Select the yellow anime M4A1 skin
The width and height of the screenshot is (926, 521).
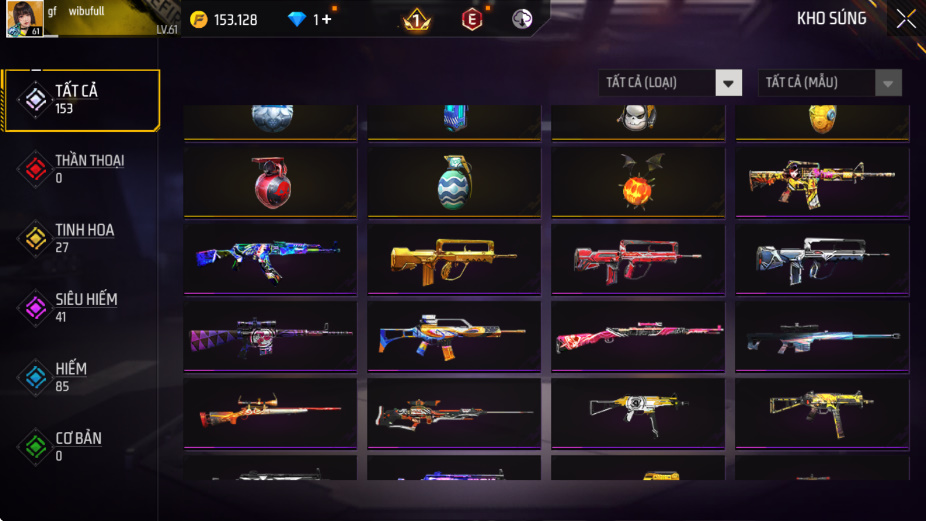coord(822,182)
